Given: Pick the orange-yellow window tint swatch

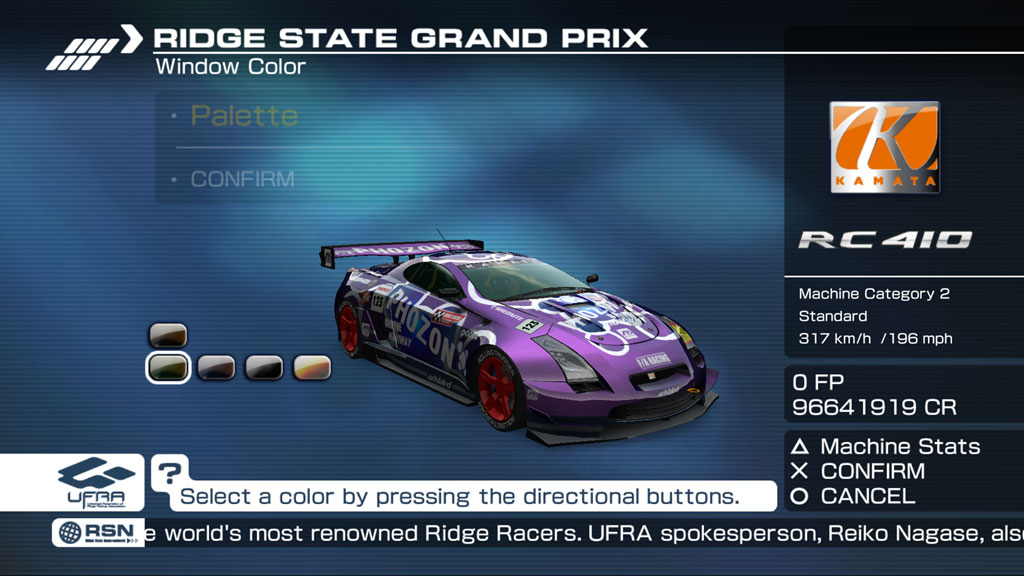Looking at the screenshot, I should (x=312, y=368).
